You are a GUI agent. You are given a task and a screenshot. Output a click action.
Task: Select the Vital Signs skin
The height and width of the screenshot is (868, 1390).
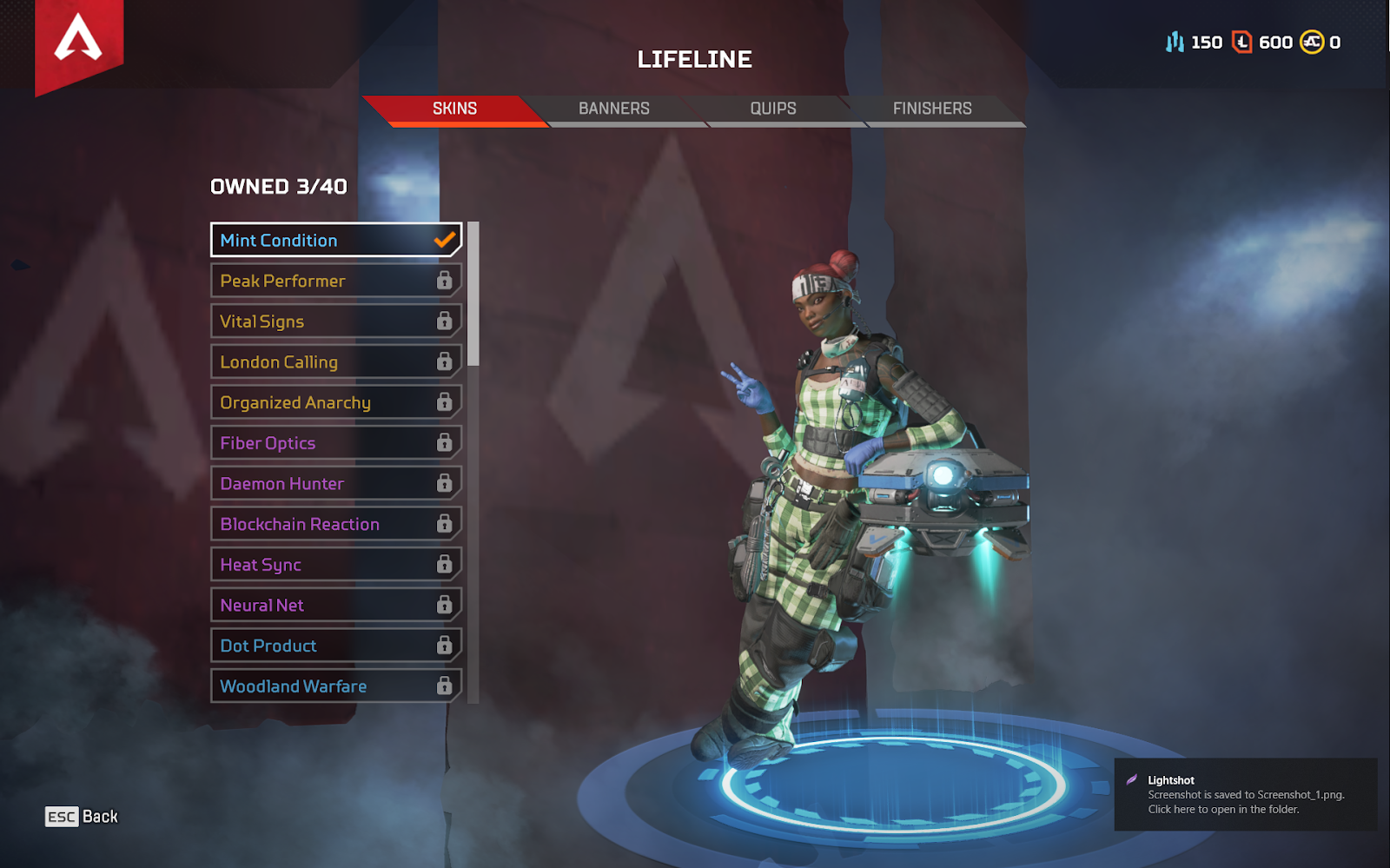(x=335, y=321)
